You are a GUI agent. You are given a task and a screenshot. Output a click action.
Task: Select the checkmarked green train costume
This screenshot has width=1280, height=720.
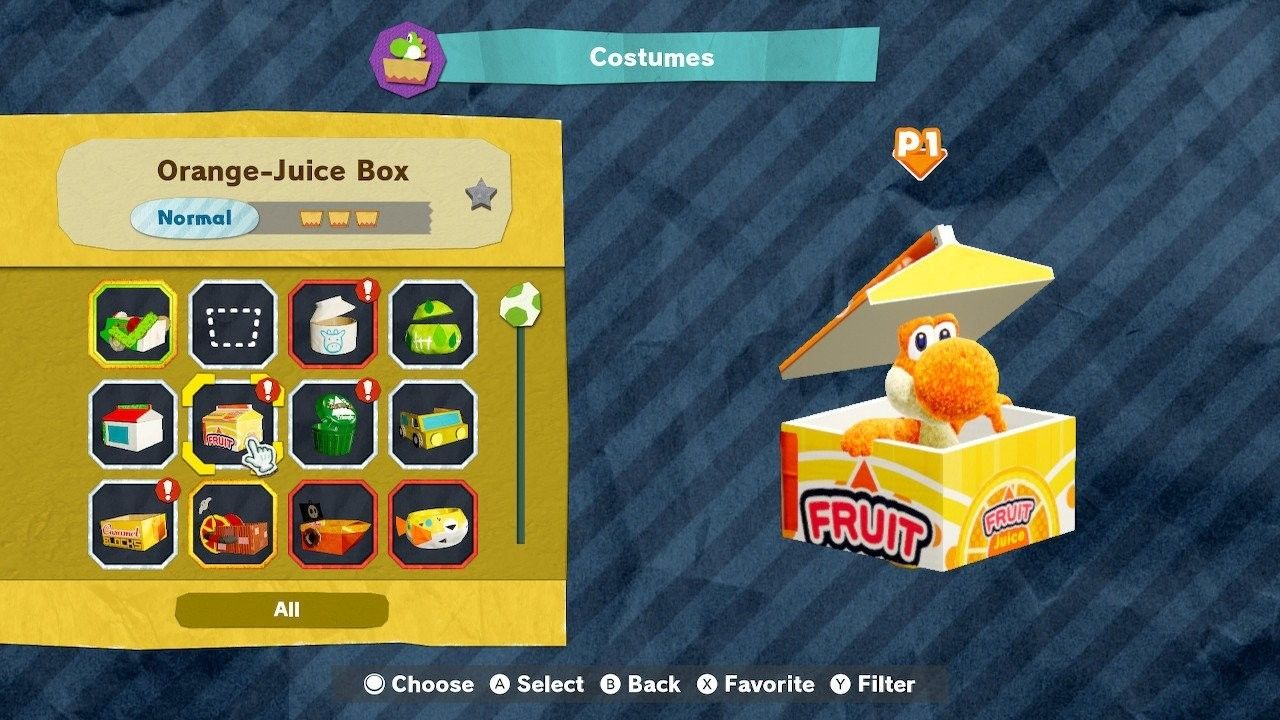(132, 324)
